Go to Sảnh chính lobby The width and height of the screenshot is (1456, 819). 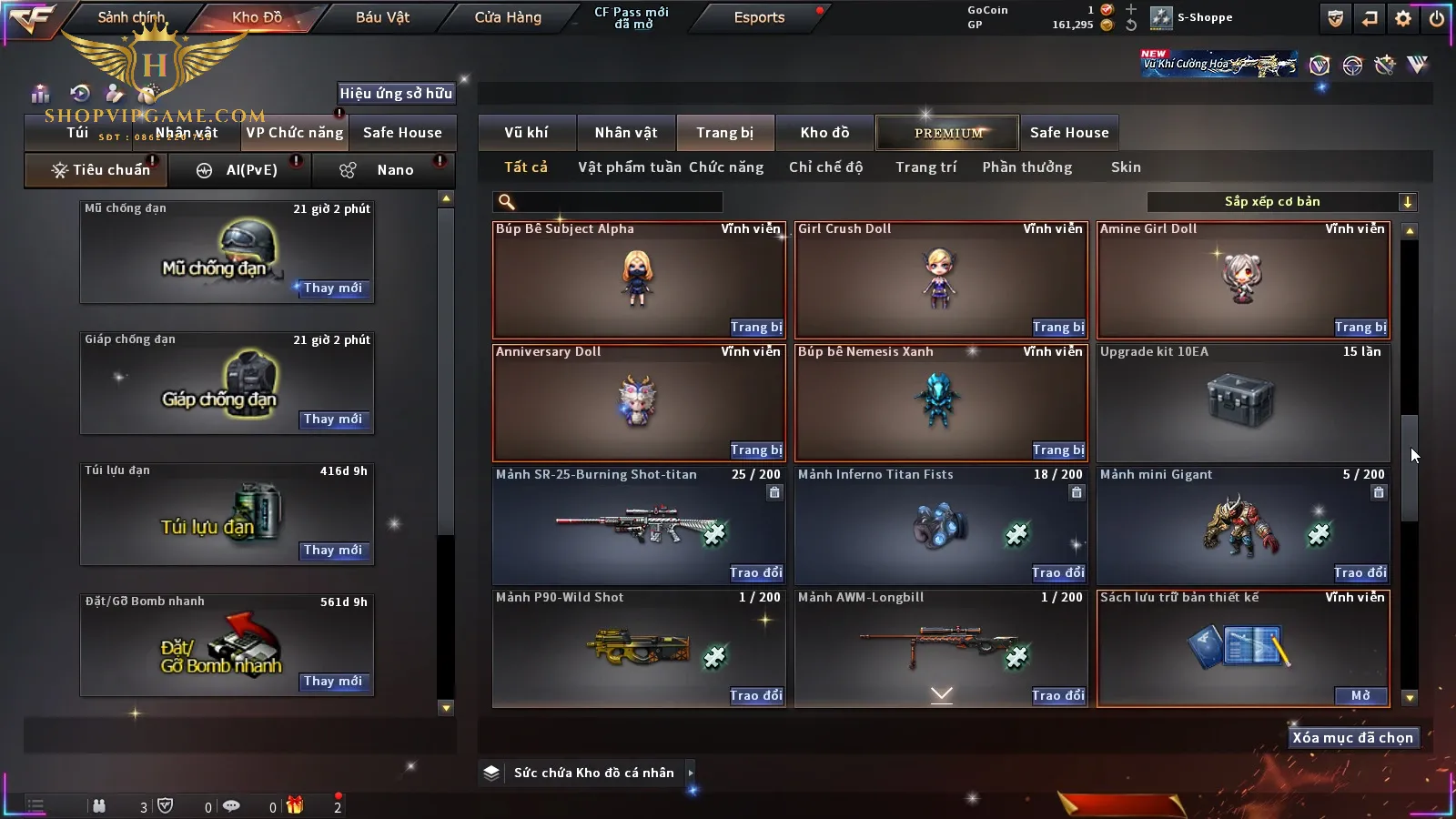coord(131,17)
